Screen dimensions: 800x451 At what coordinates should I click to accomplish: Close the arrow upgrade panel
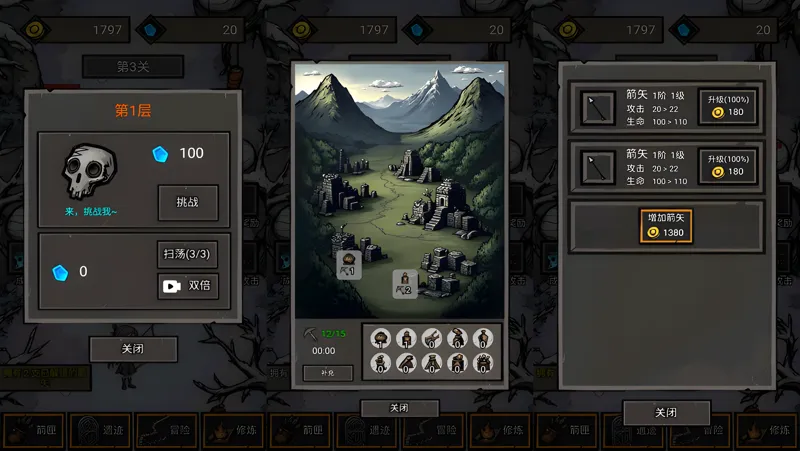click(x=666, y=412)
